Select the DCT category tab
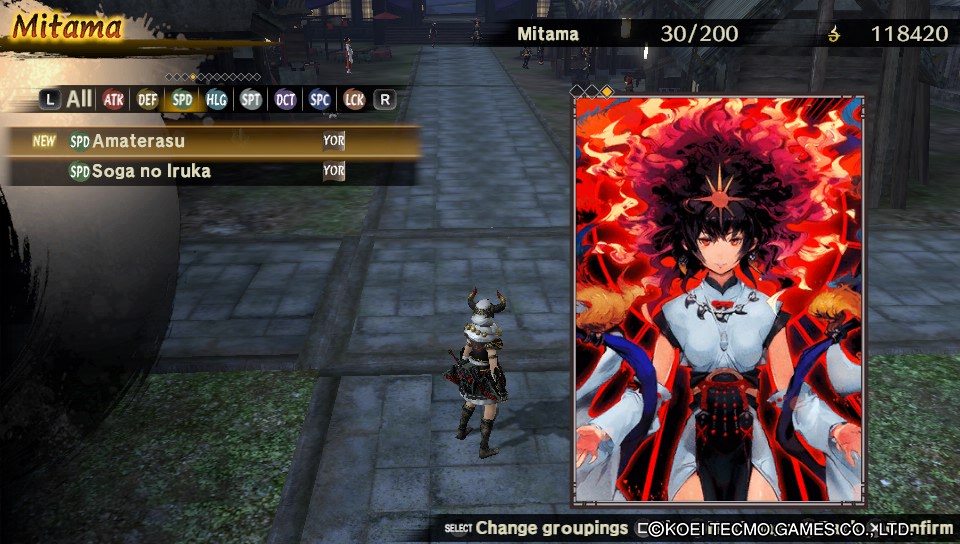The width and height of the screenshot is (960, 544). [285, 99]
